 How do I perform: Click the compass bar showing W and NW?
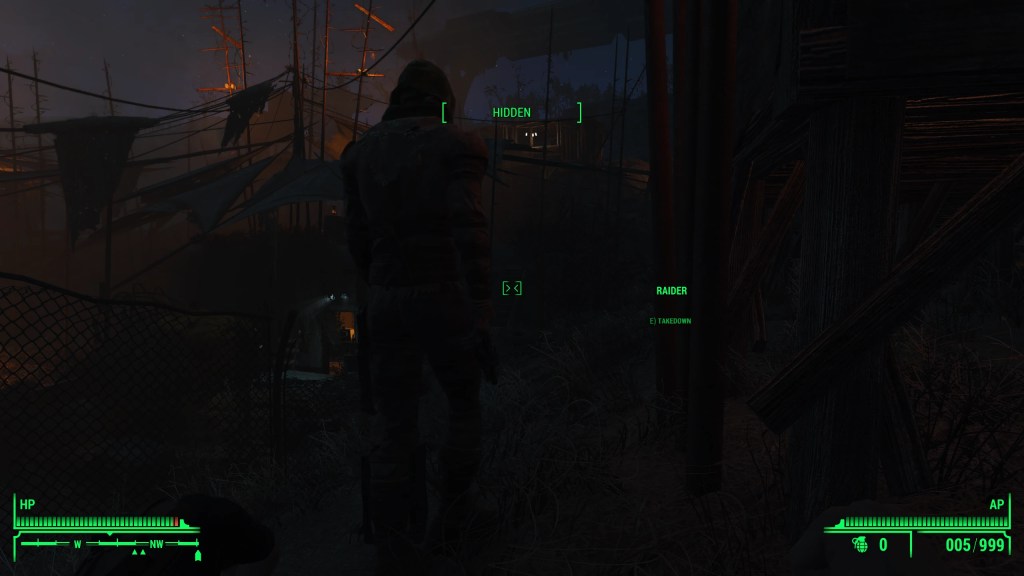point(110,544)
